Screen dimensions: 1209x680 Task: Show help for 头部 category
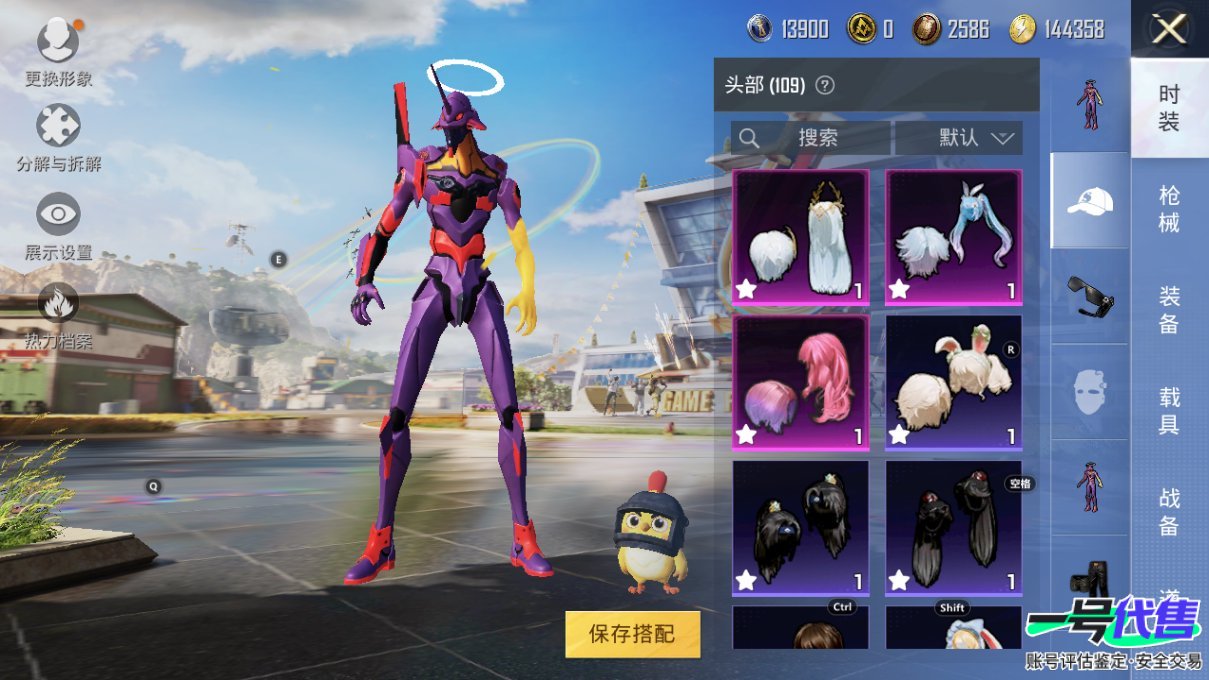pyautogui.click(x=824, y=86)
